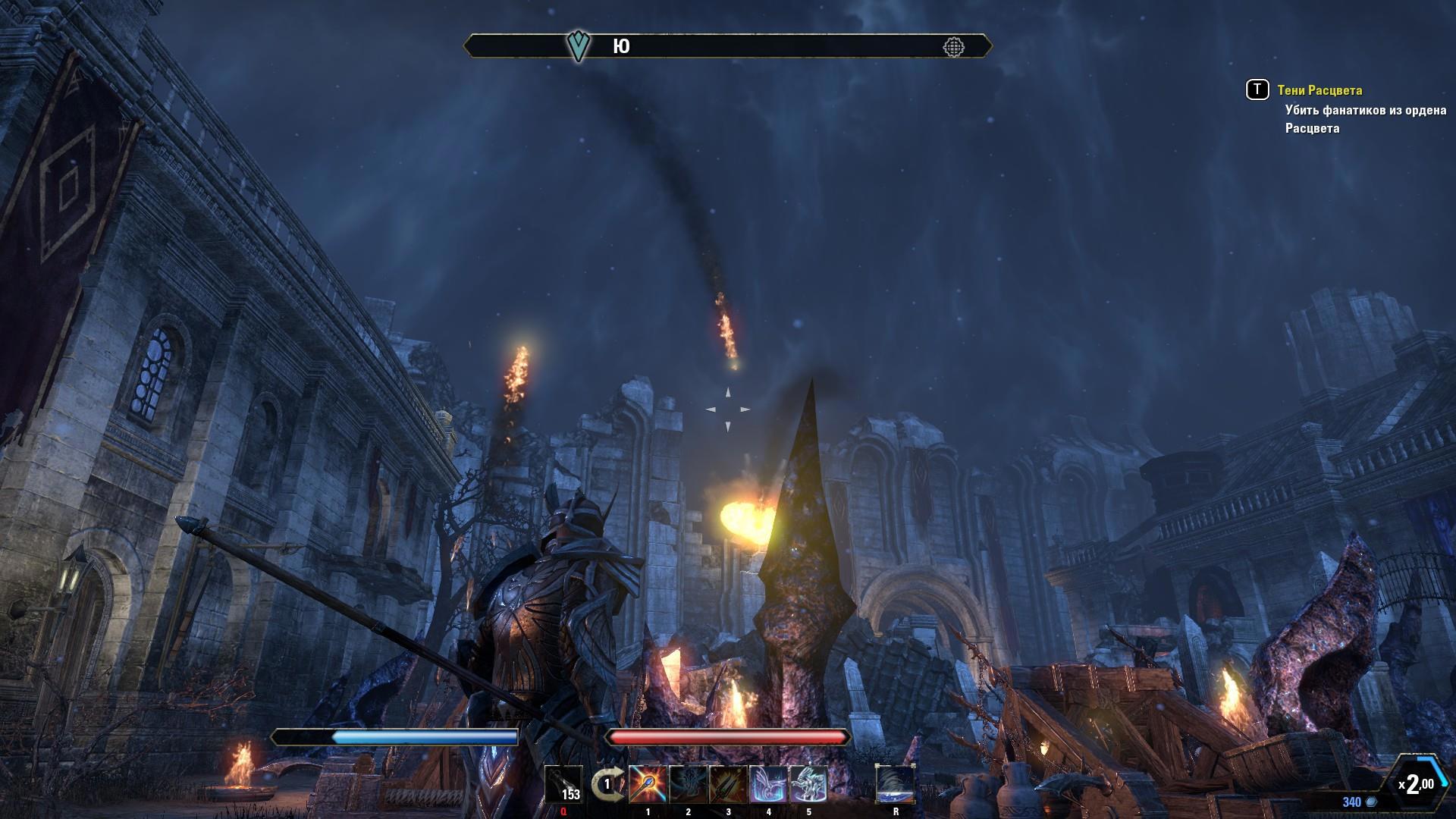This screenshot has height=819, width=1456.
Task: Click the gear-shaped marker on compass
Action: click(953, 47)
